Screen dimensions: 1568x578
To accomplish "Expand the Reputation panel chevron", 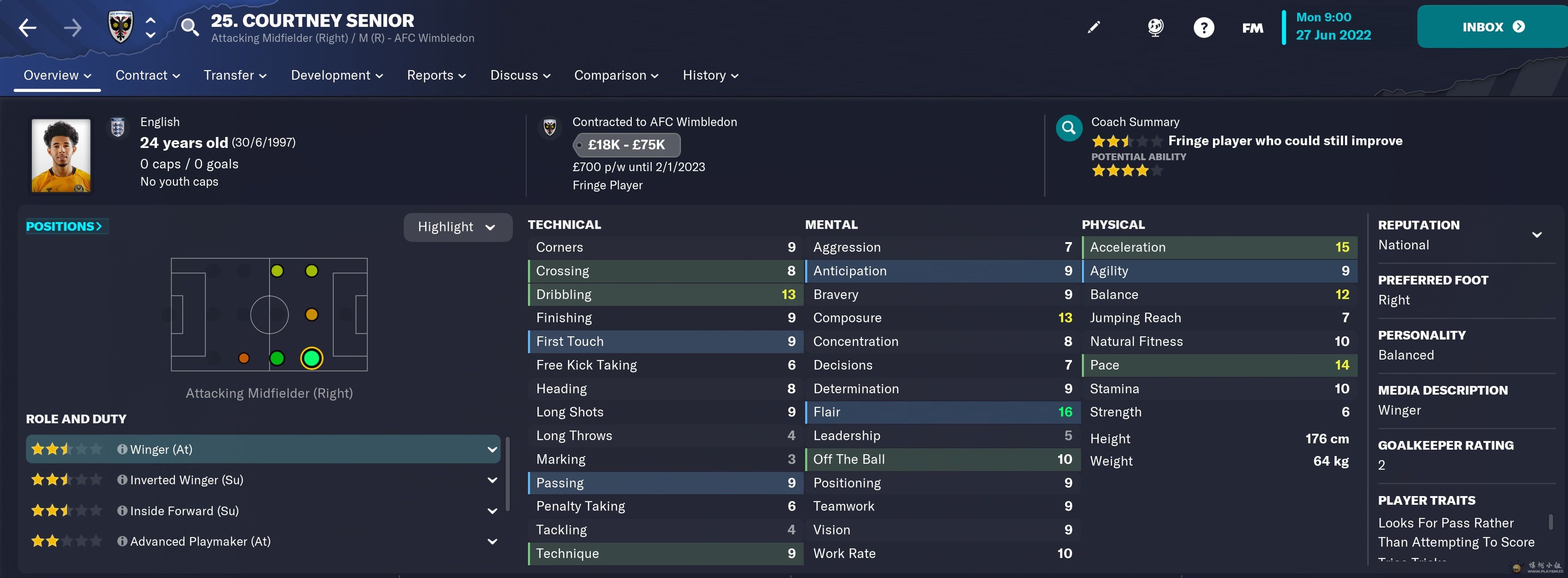I will [1536, 235].
